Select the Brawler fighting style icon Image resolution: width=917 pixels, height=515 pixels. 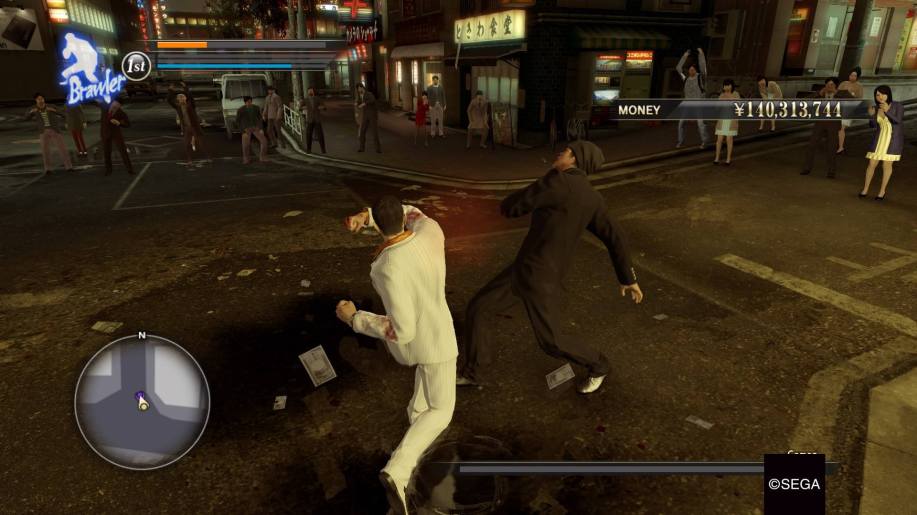click(x=90, y=68)
